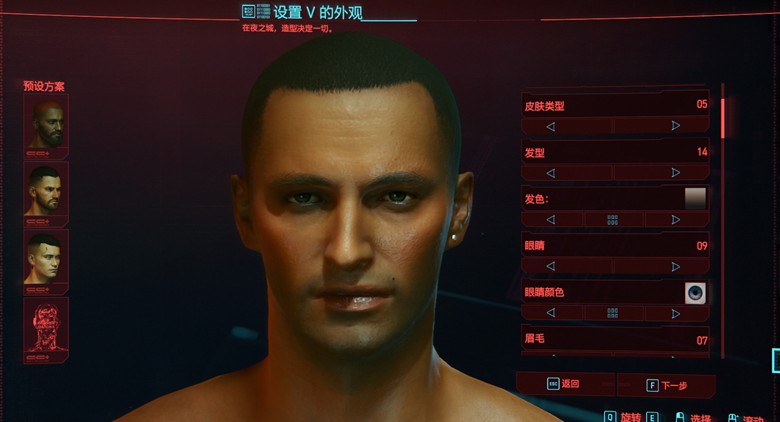
Task: Choose the next hair color (发色)
Action: coord(676,220)
